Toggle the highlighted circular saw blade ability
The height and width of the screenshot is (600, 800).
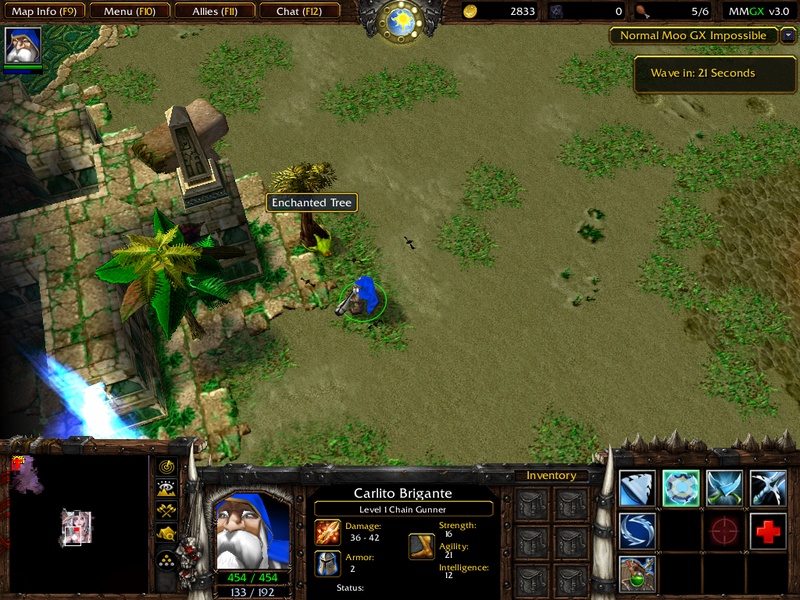(681, 487)
